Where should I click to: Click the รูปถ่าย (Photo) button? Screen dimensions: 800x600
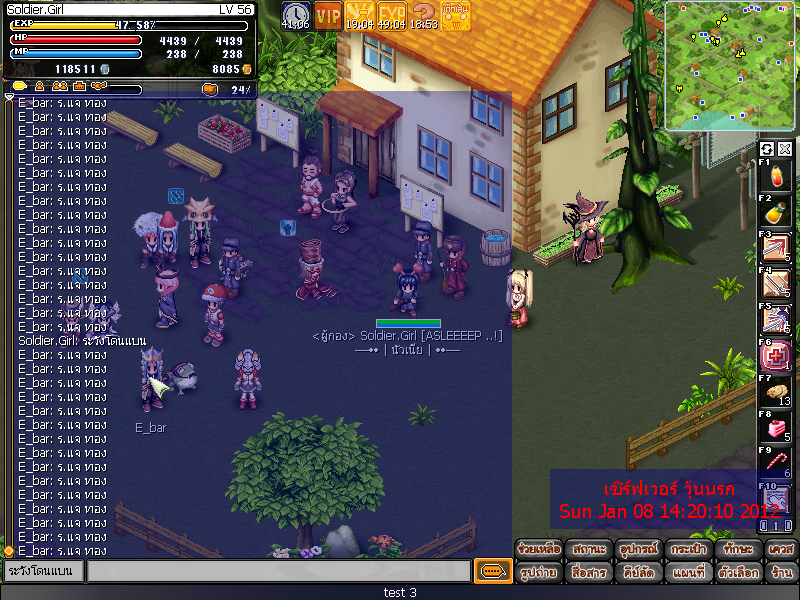click(539, 573)
